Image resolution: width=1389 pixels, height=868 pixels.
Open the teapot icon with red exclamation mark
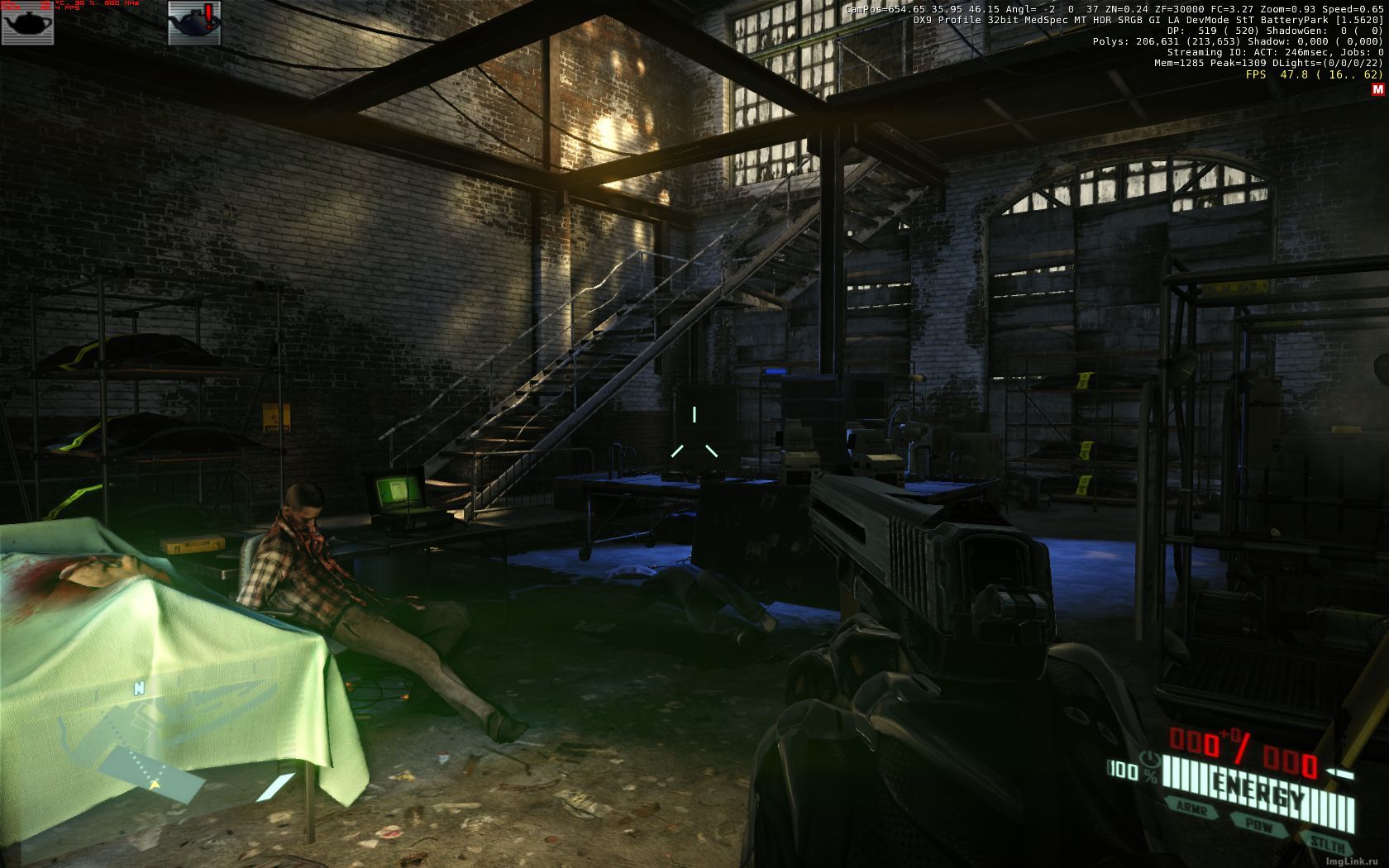(195, 22)
